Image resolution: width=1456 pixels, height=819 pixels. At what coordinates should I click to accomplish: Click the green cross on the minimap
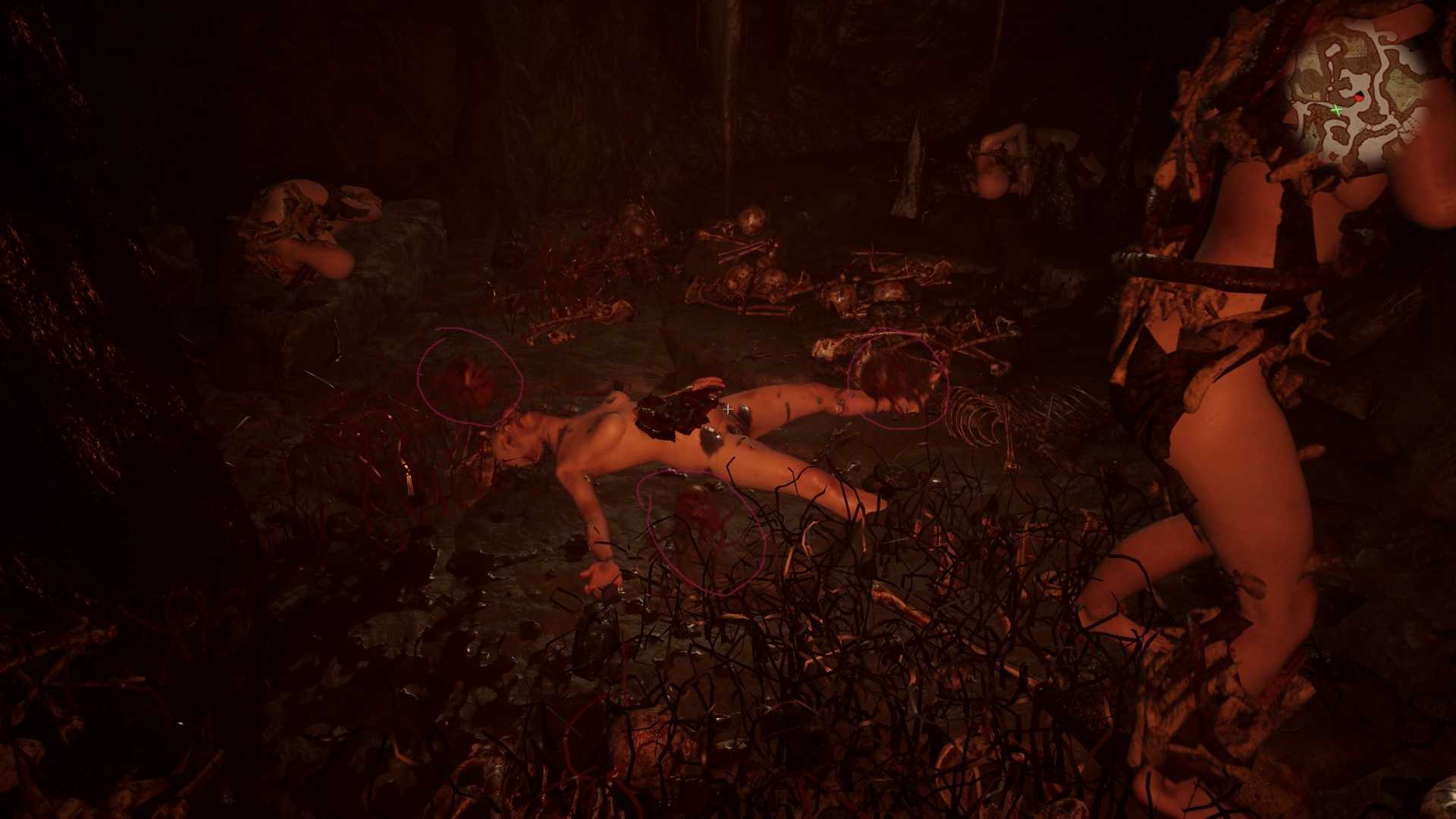[x=1336, y=111]
